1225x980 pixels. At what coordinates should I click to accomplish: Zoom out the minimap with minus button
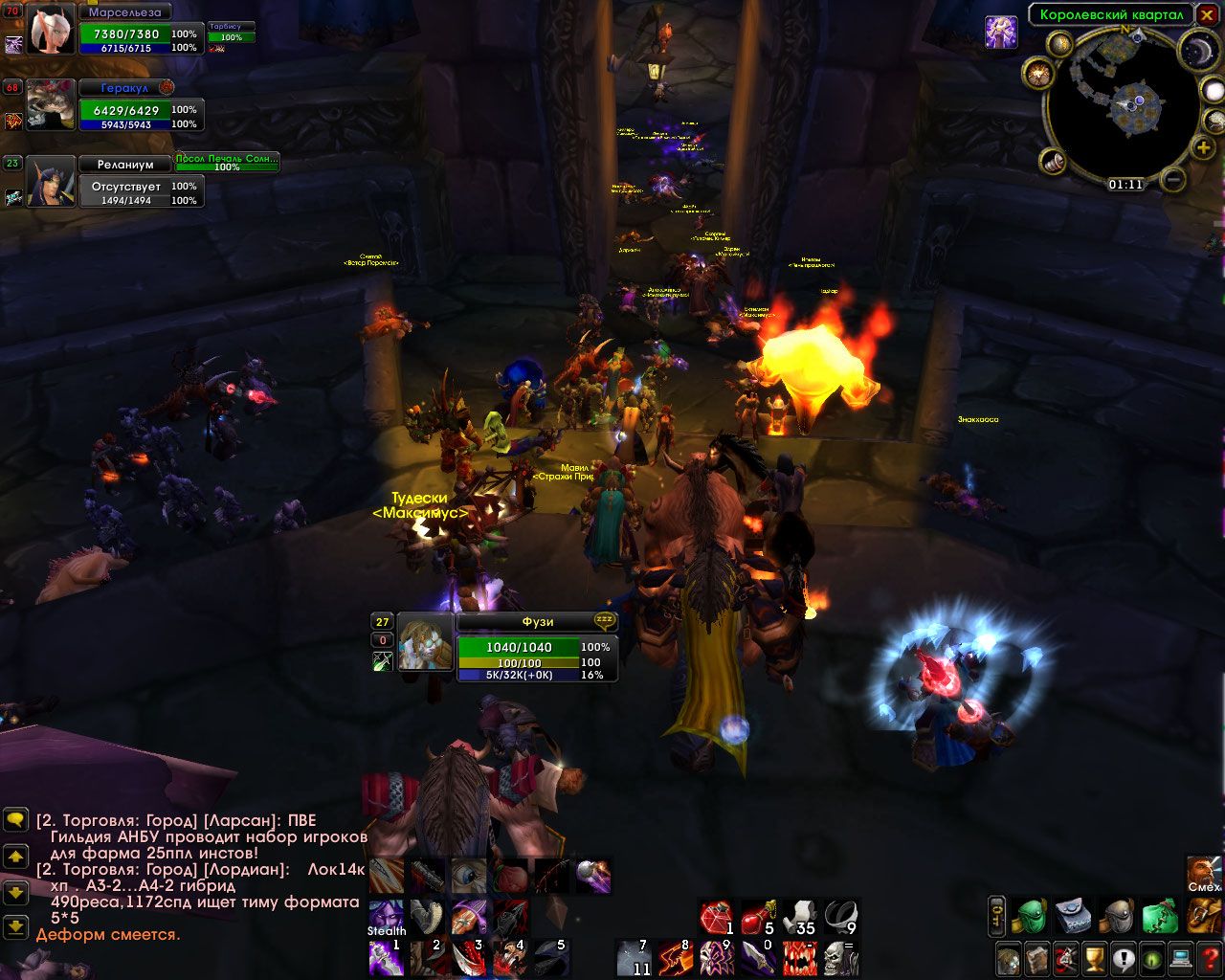1174,179
